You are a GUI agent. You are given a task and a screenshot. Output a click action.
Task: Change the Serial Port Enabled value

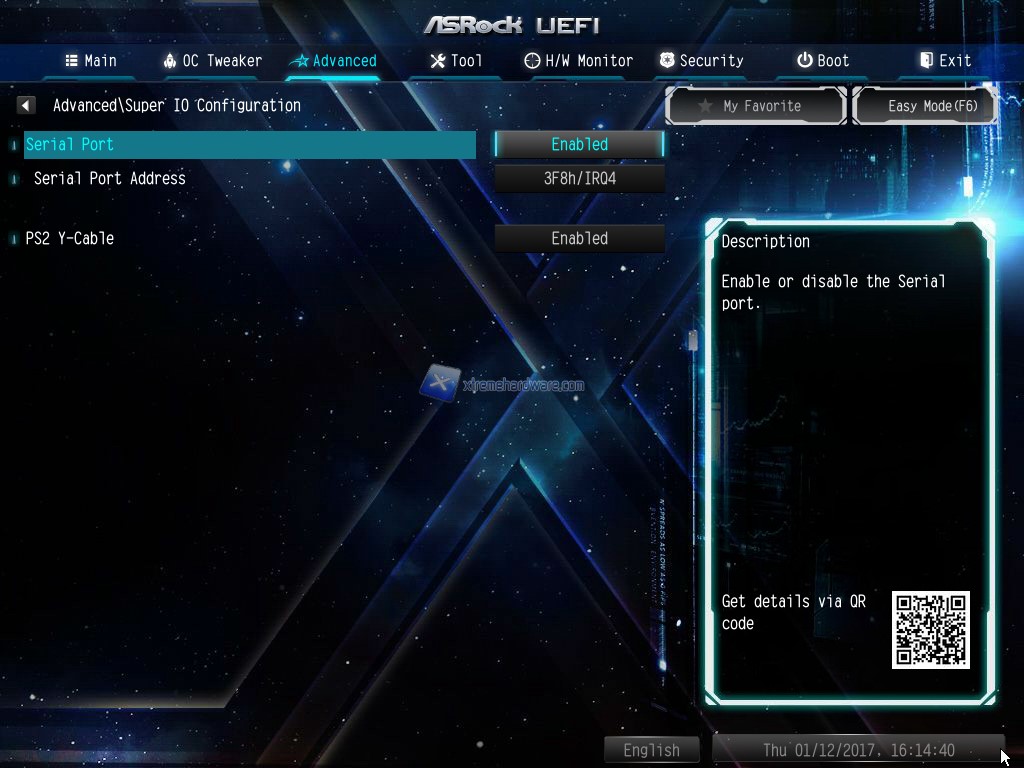[579, 145]
